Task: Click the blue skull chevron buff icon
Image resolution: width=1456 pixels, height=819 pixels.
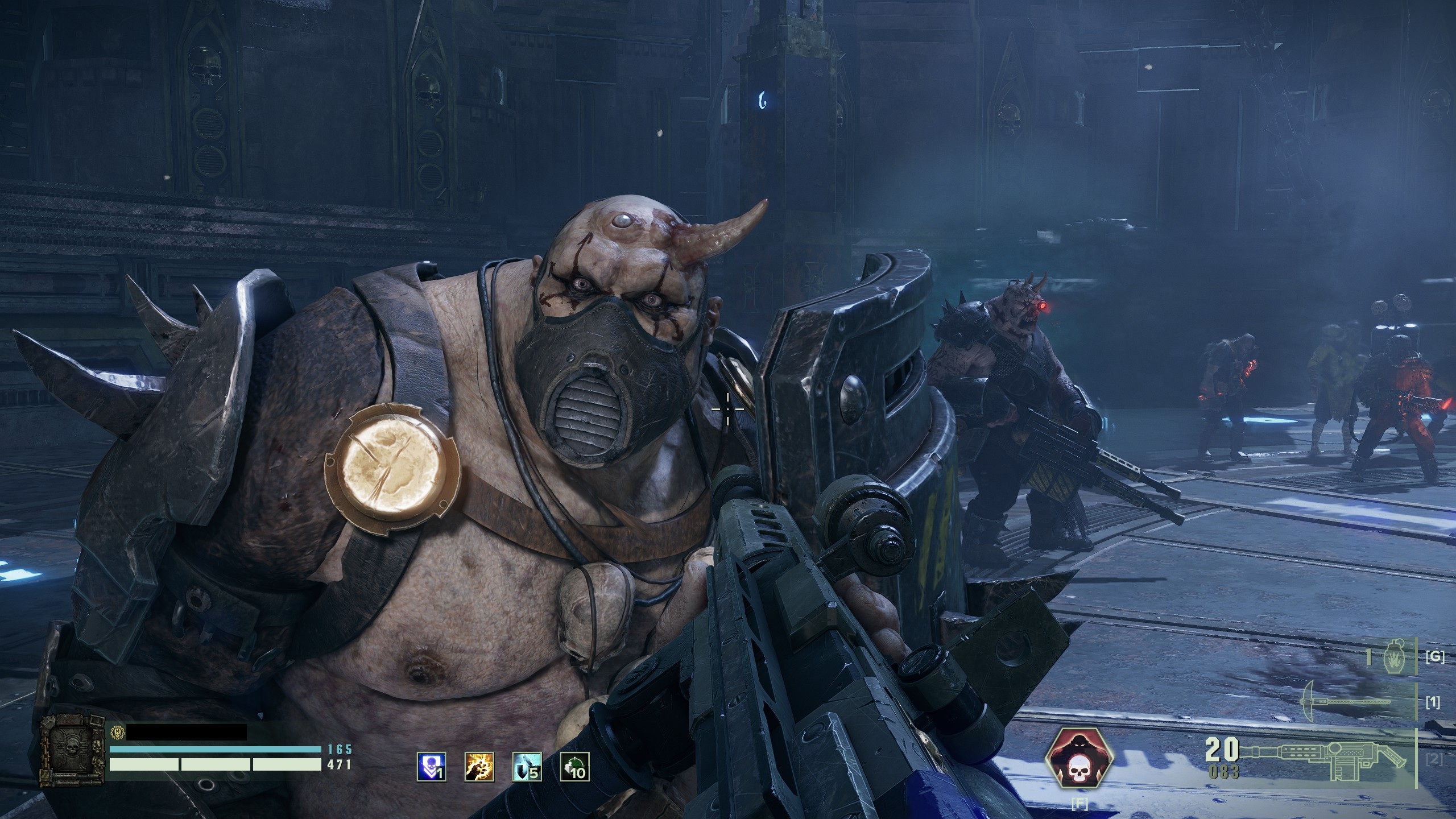Action: 432,767
